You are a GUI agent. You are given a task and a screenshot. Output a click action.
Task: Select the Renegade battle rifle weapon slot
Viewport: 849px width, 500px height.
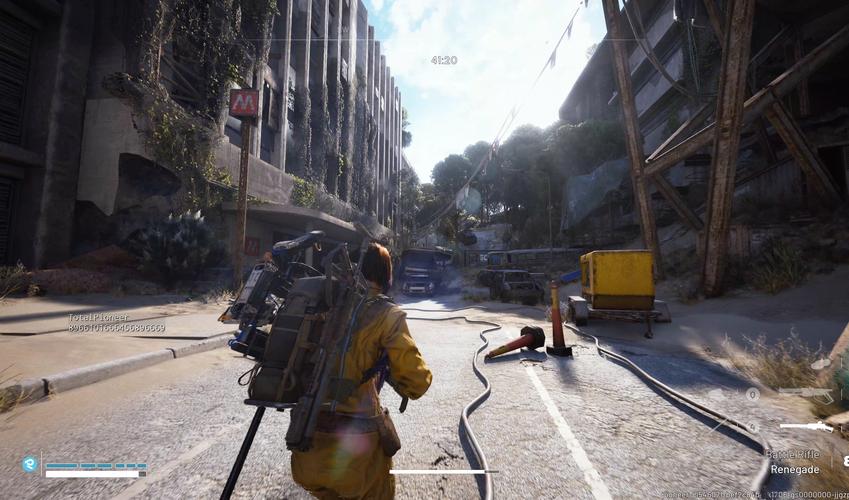click(x=806, y=427)
